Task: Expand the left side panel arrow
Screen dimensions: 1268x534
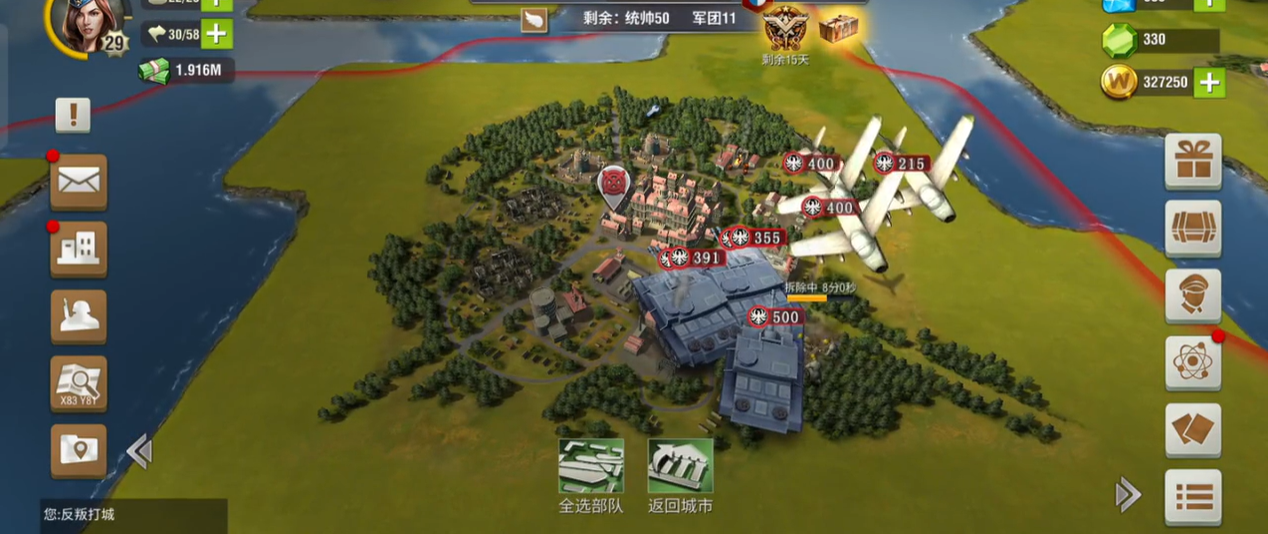Action: [x=139, y=452]
